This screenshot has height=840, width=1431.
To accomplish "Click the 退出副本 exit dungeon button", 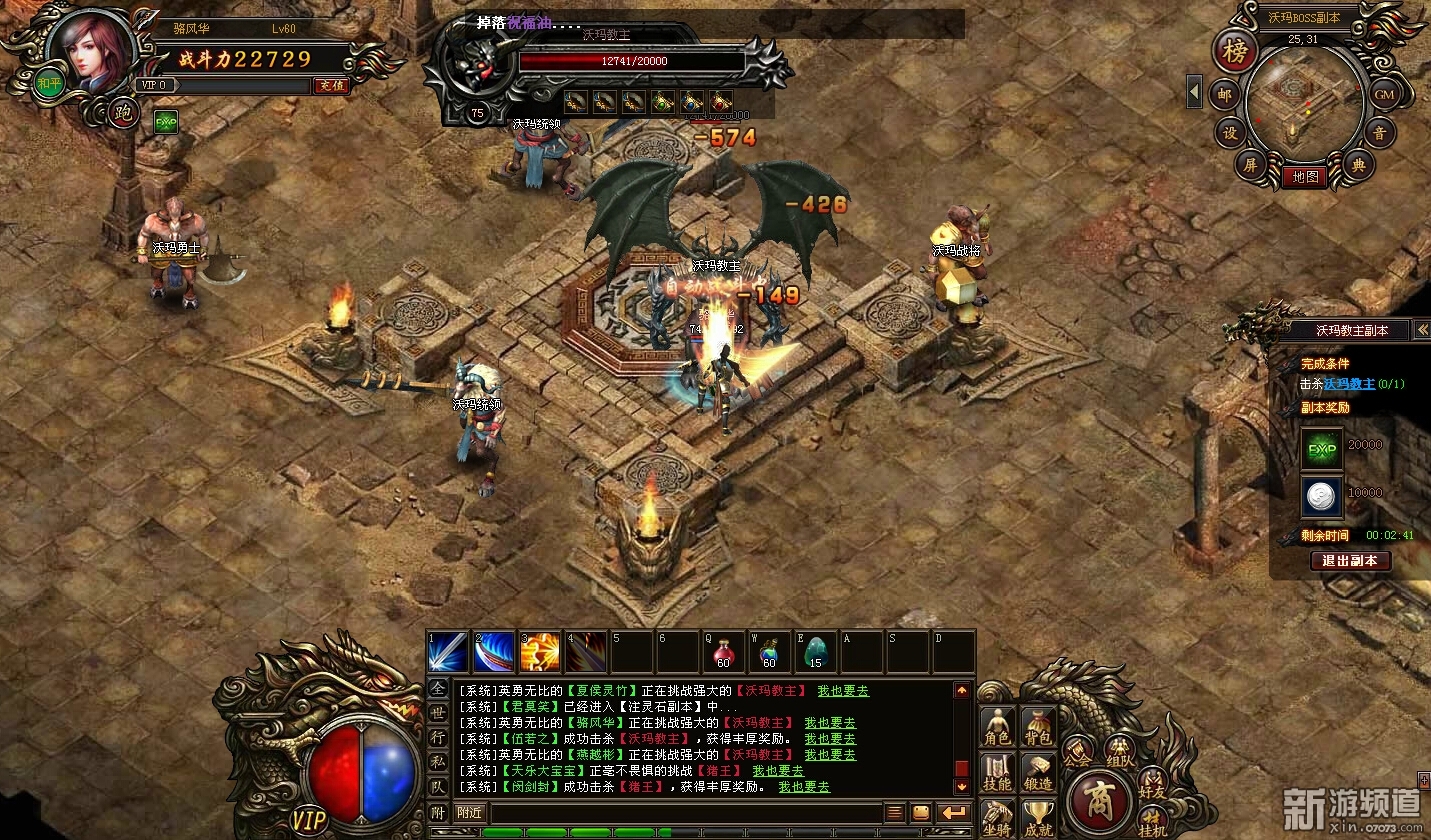I will point(1350,561).
